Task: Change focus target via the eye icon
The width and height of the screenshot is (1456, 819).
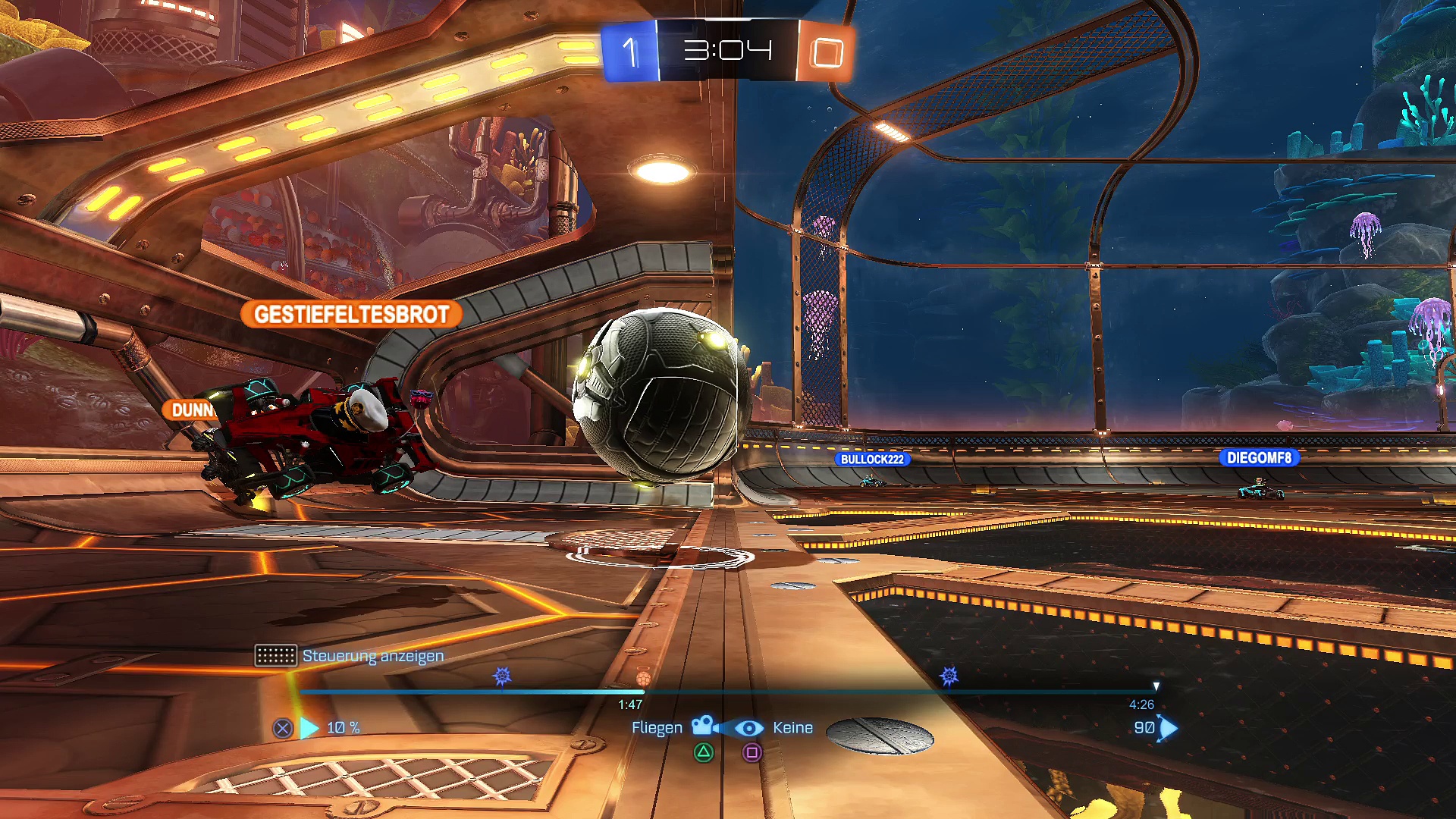Action: pyautogui.click(x=749, y=728)
